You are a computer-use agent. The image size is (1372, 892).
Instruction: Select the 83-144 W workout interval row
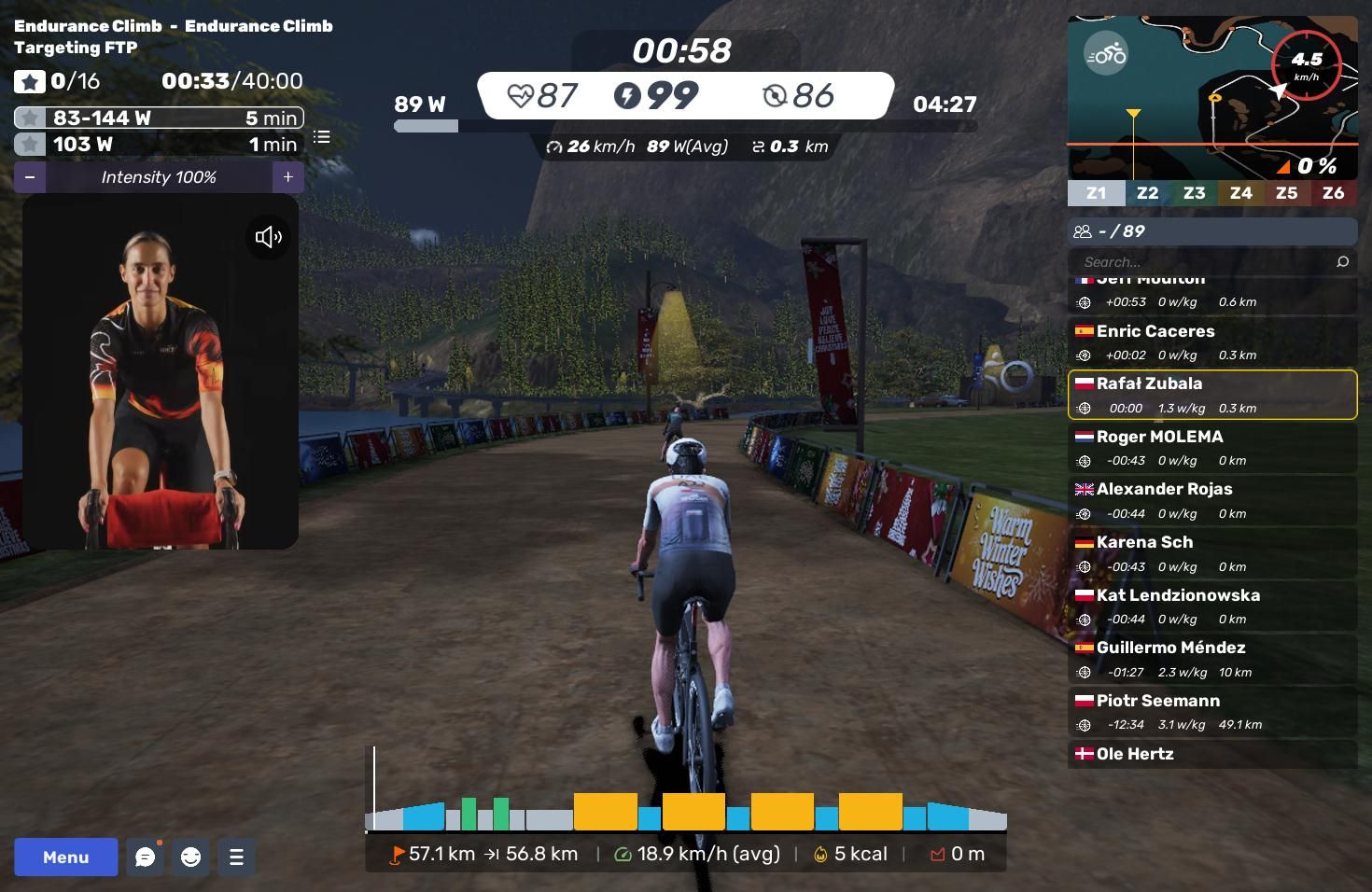click(x=159, y=118)
